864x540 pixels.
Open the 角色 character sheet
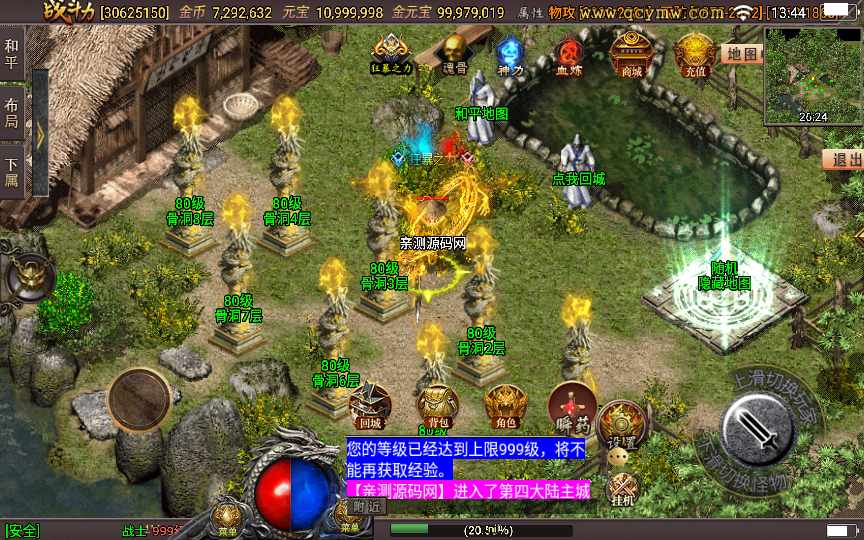505,405
